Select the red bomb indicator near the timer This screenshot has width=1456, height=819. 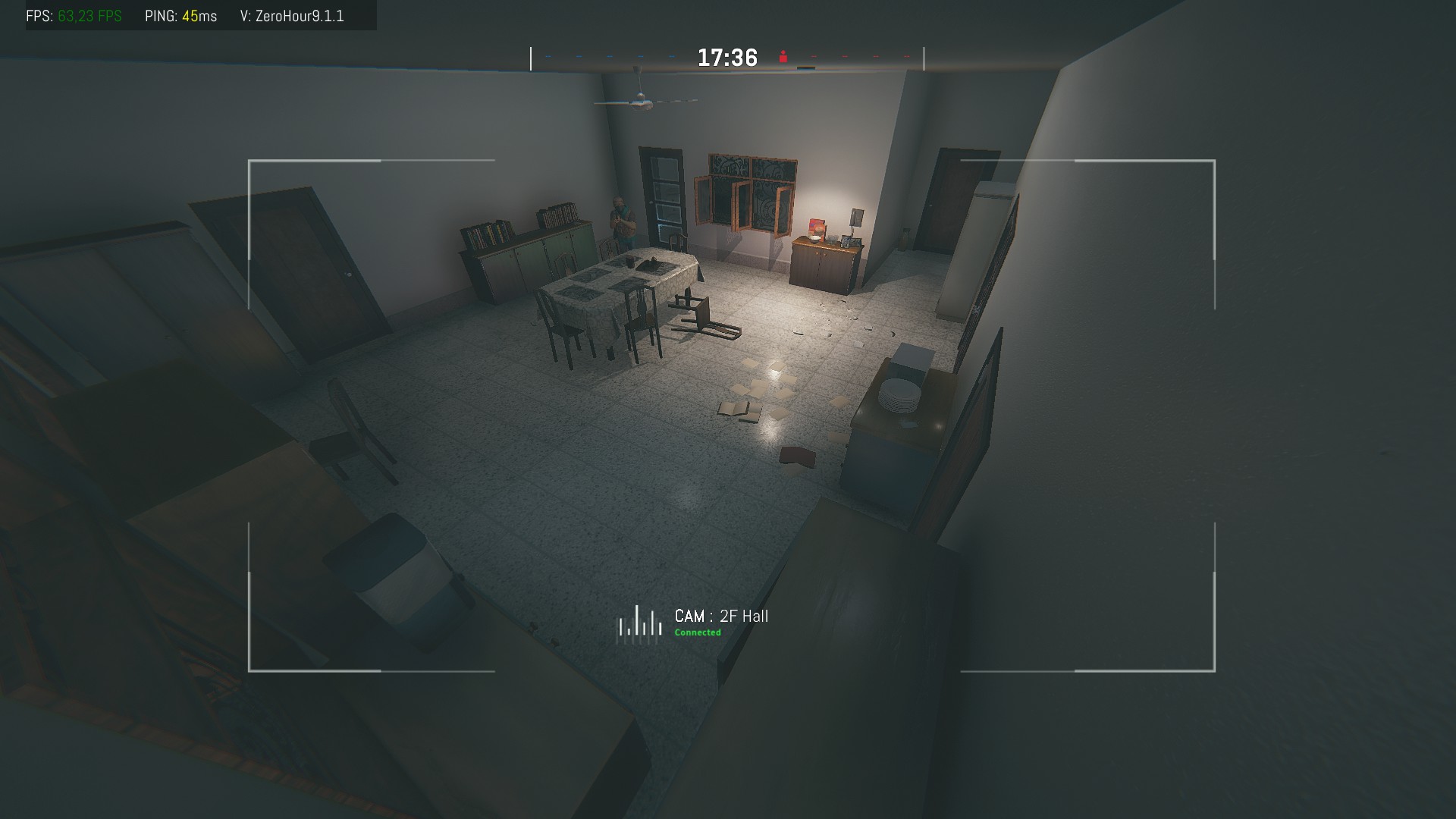(x=783, y=57)
